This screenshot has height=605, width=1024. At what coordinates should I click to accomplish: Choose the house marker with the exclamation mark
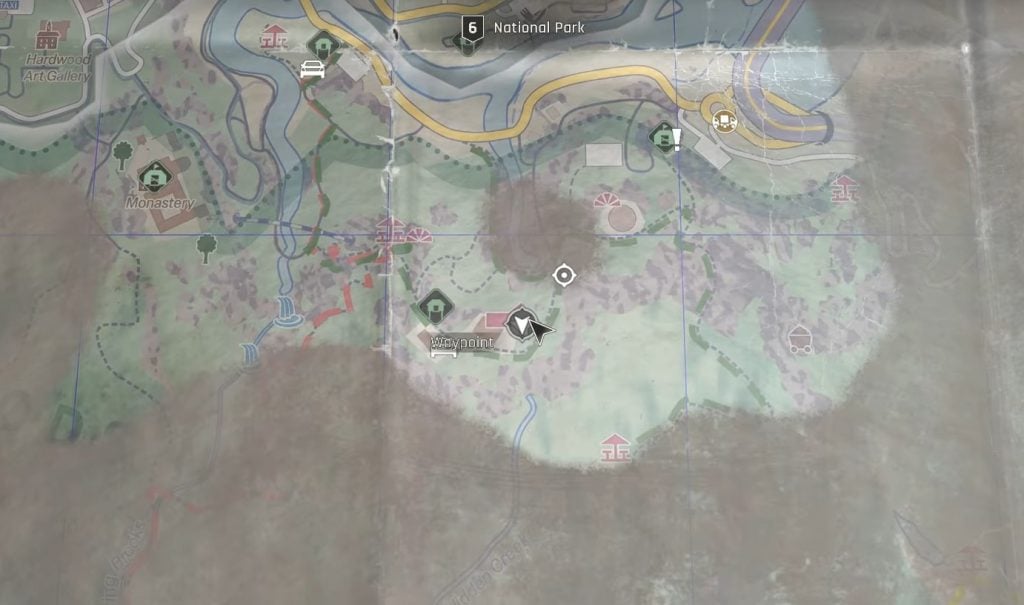(x=664, y=136)
